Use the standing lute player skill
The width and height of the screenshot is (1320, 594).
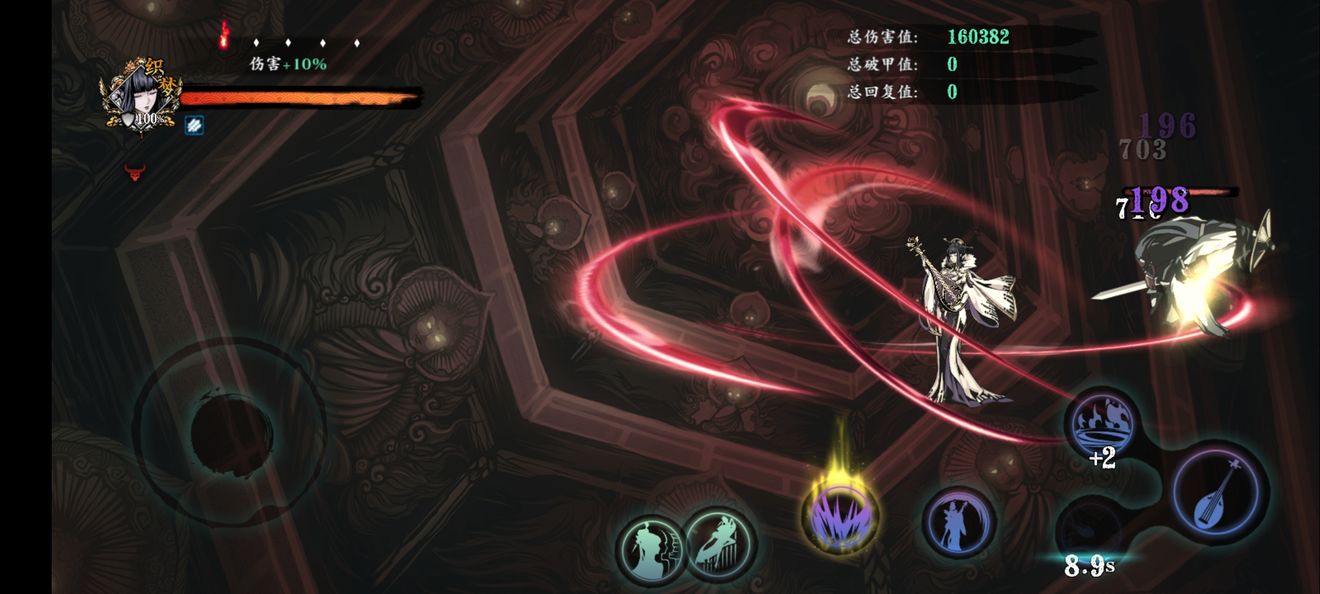pyautogui.click(x=957, y=522)
